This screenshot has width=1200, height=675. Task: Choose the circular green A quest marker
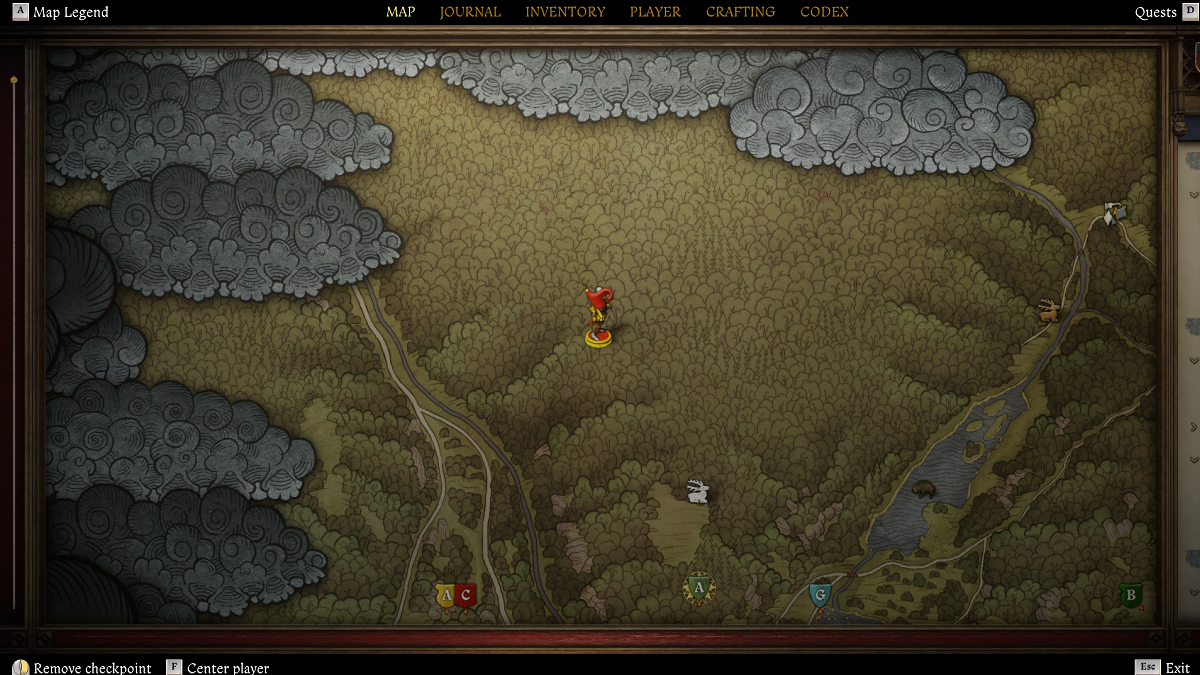(699, 587)
